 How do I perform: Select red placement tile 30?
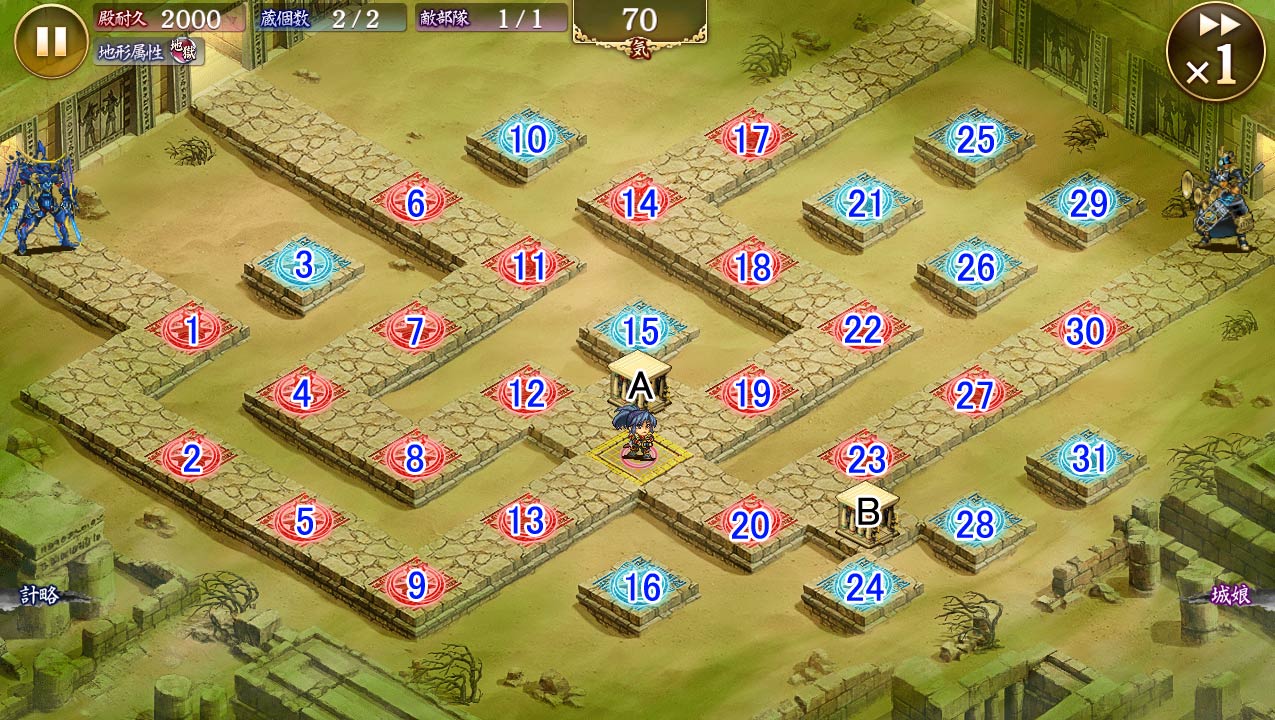[1085, 331]
